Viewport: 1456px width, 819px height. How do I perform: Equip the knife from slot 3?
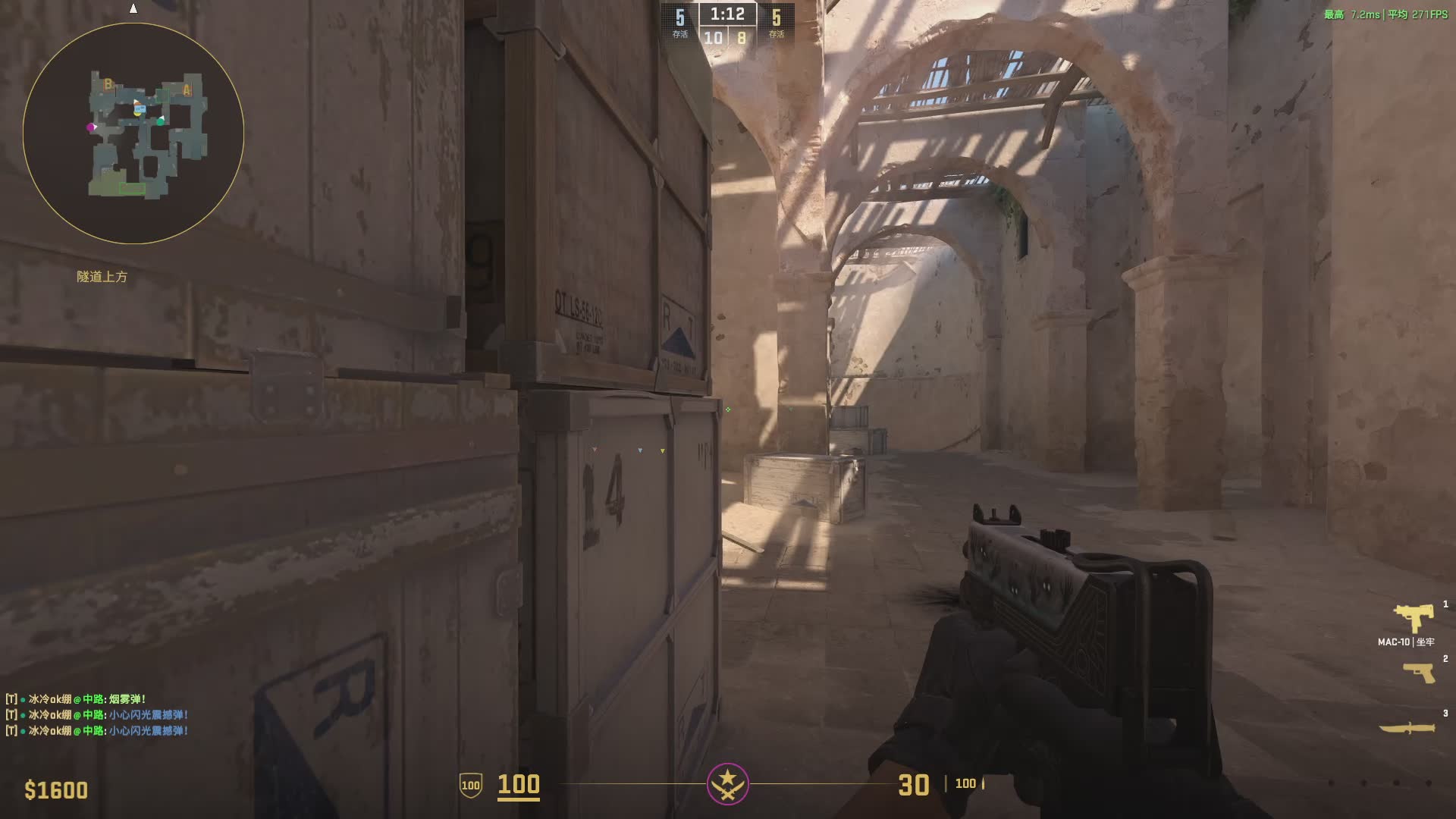coord(1407,728)
